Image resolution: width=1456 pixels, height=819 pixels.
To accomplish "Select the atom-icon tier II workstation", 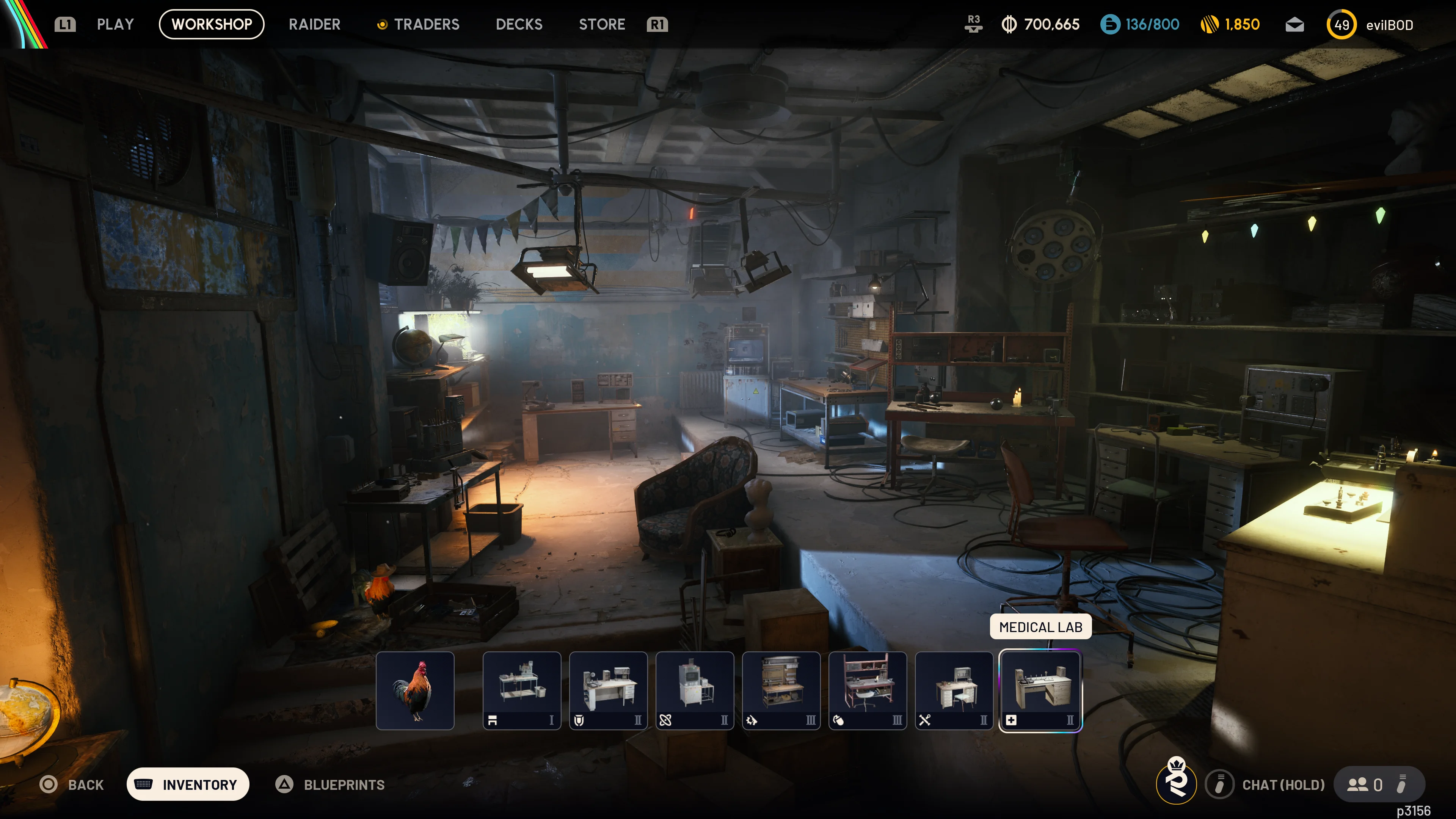I will click(x=695, y=690).
